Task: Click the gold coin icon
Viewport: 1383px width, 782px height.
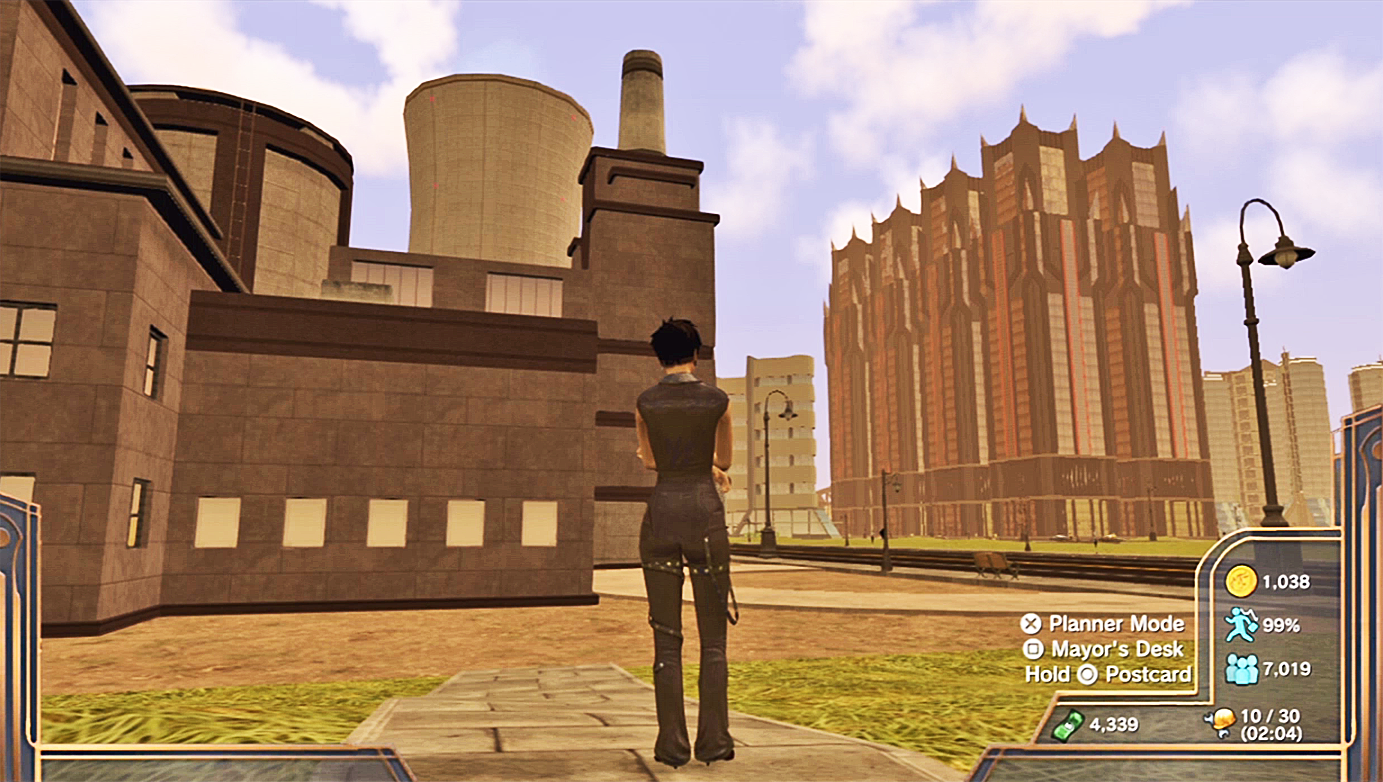Action: tap(1241, 580)
